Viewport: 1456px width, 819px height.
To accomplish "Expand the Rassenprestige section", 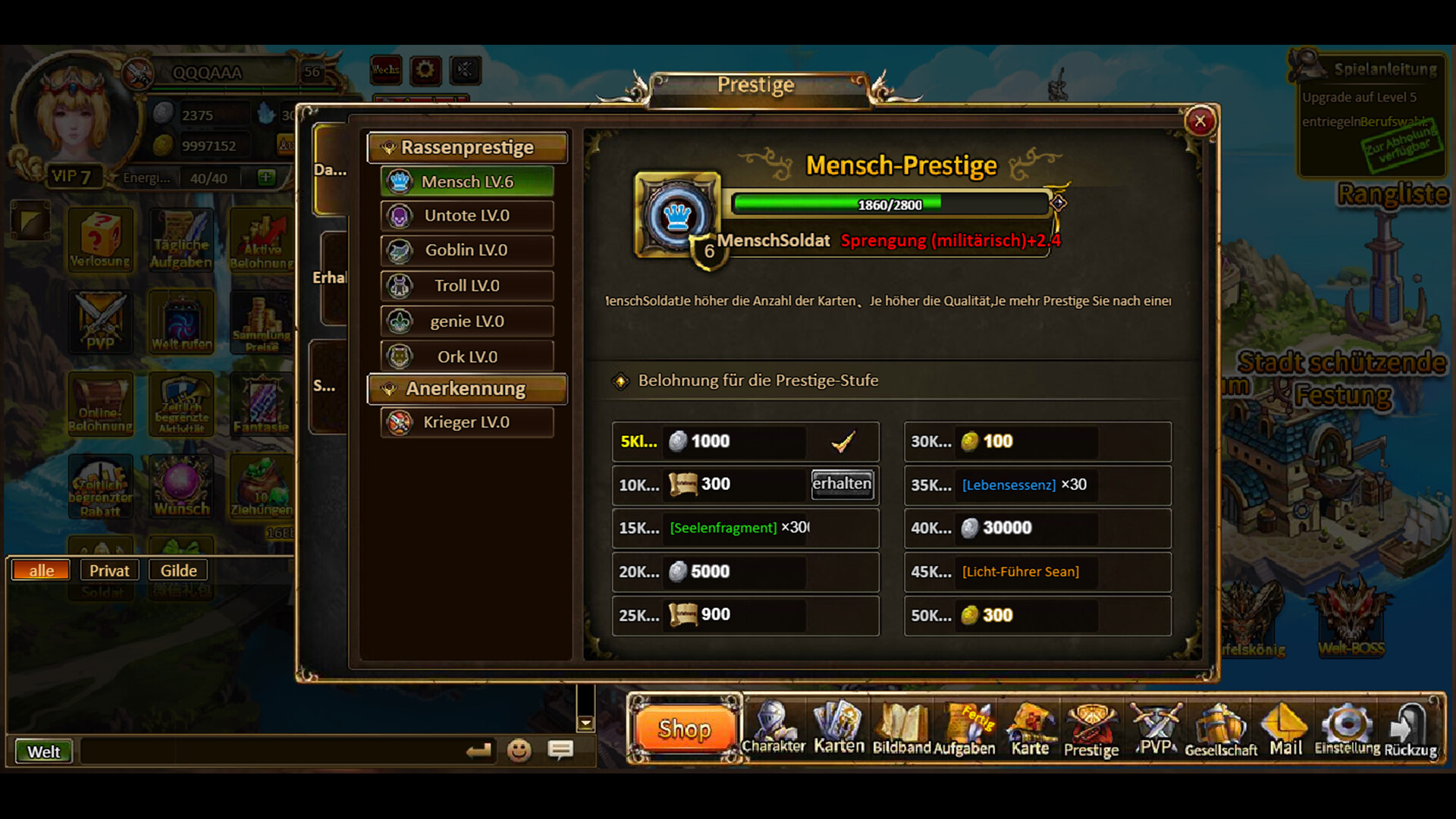I will [x=467, y=147].
